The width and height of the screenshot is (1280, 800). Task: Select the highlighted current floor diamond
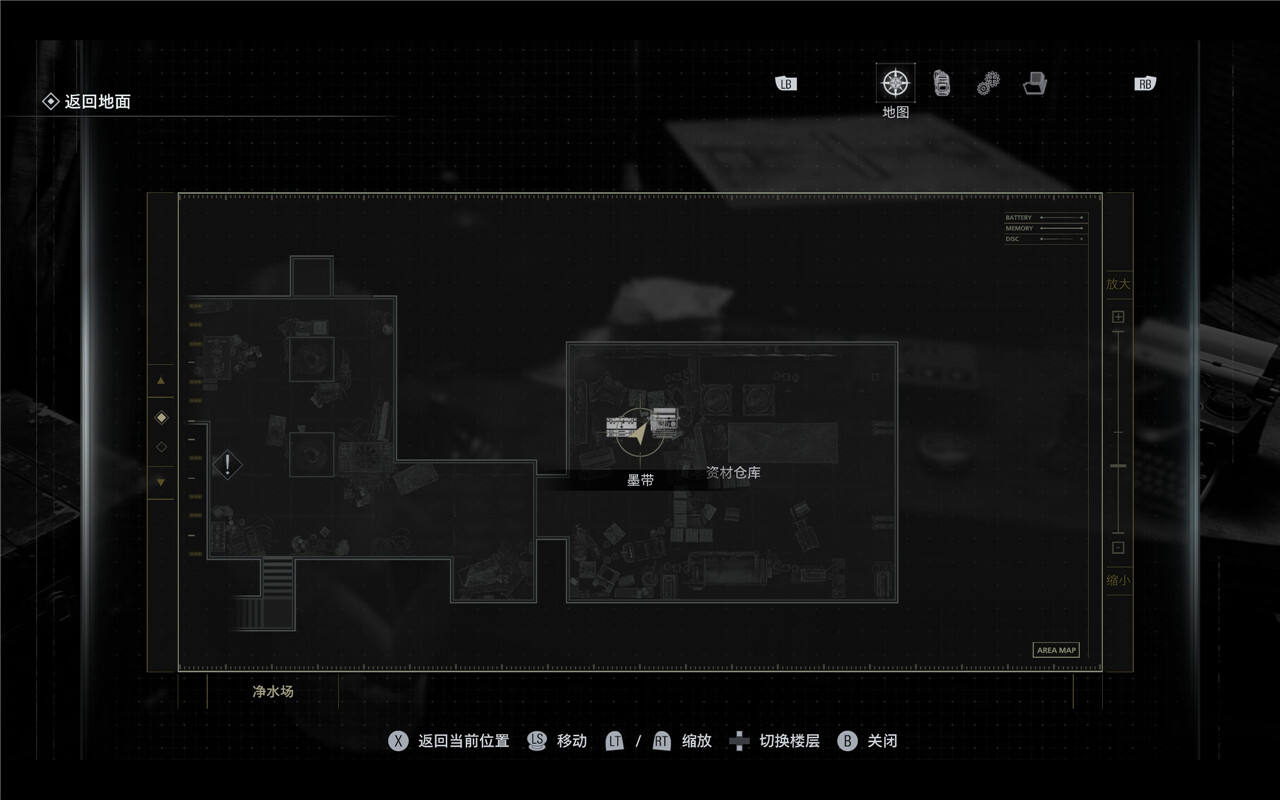(161, 417)
